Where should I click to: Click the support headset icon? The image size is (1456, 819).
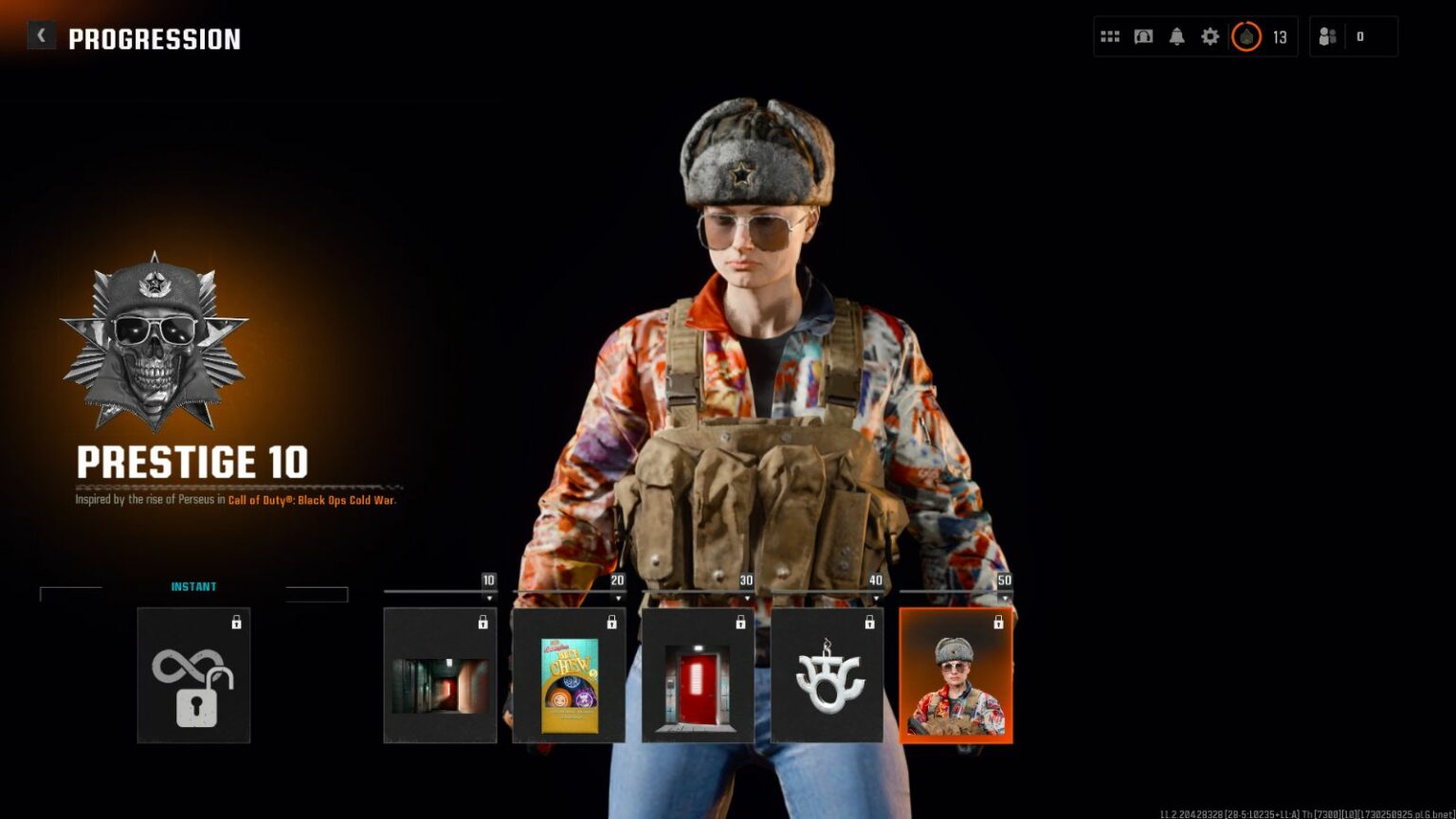pyautogui.click(x=1143, y=36)
